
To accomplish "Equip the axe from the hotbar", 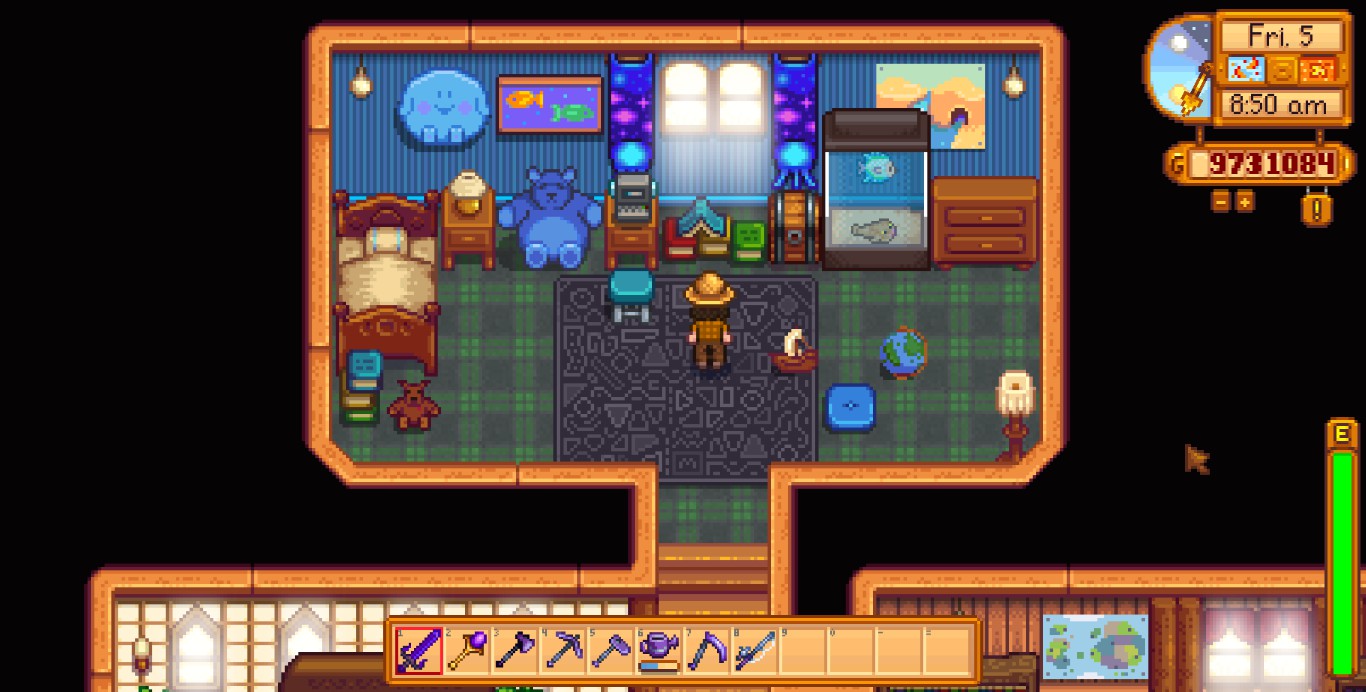I will pyautogui.click(x=512, y=651).
